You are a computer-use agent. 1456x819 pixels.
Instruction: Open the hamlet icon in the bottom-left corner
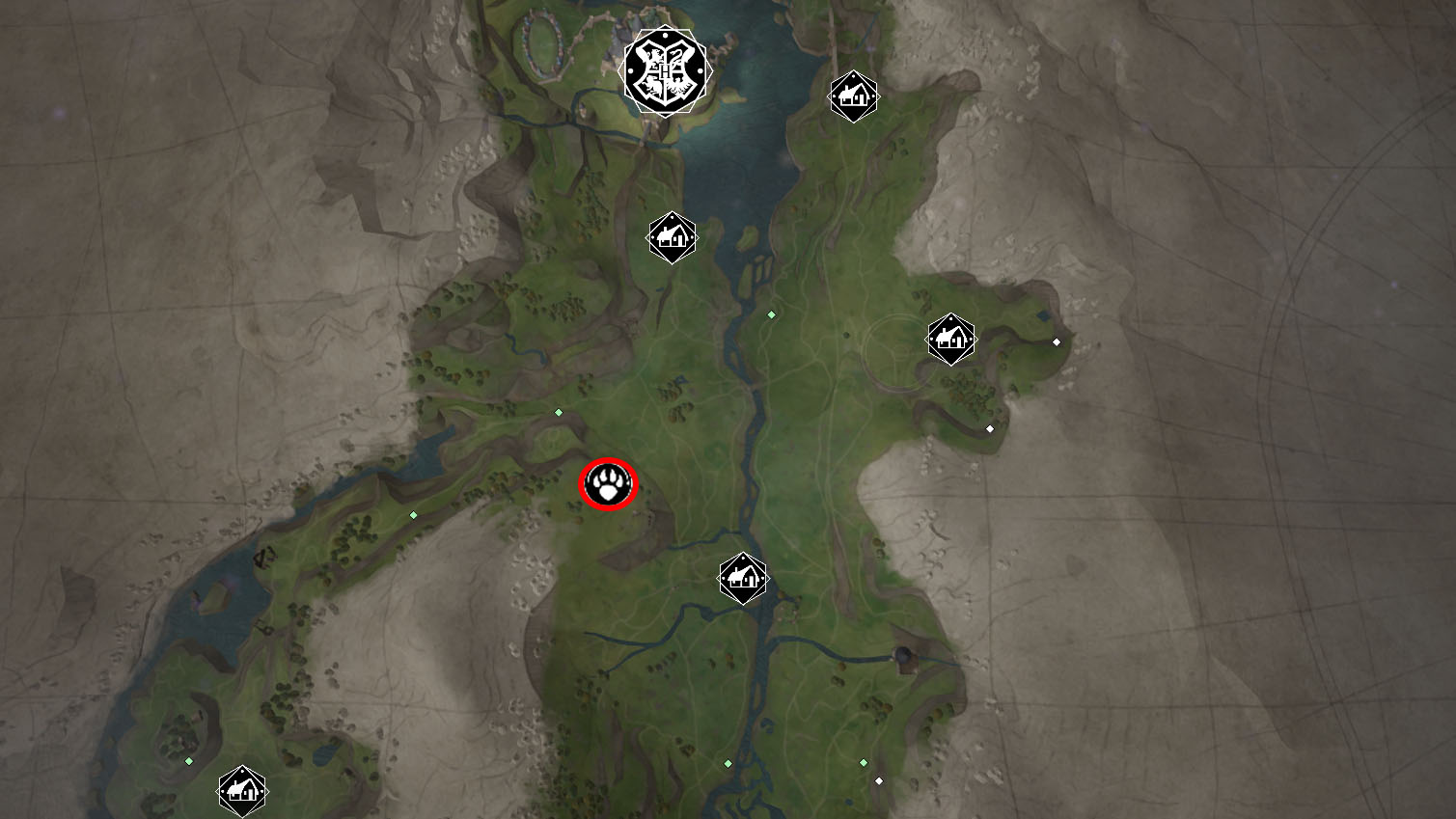point(241,789)
